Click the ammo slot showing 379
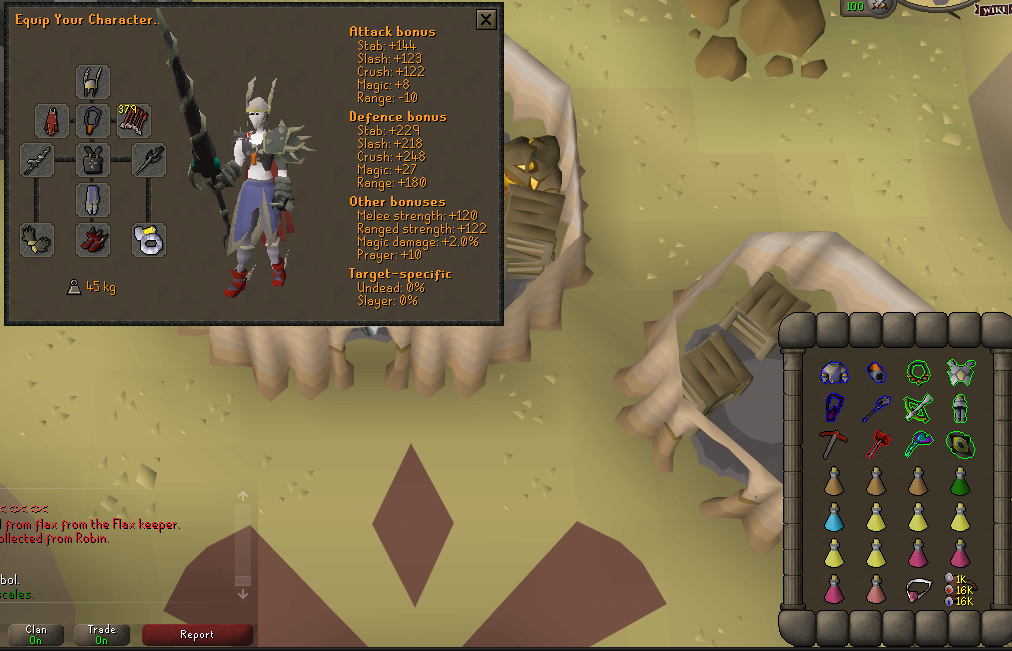 click(134, 121)
